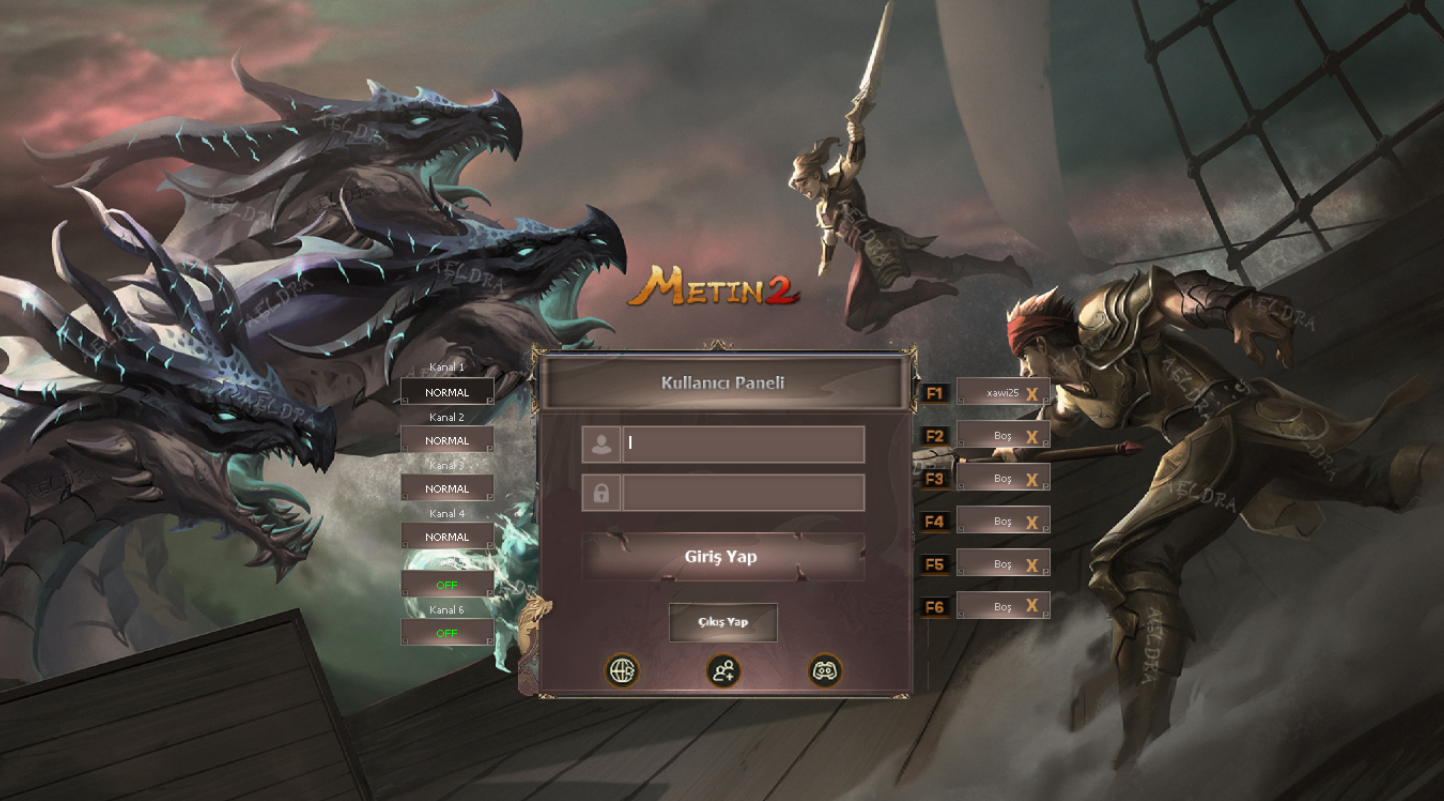Focus the password field beside the lock

click(743, 493)
